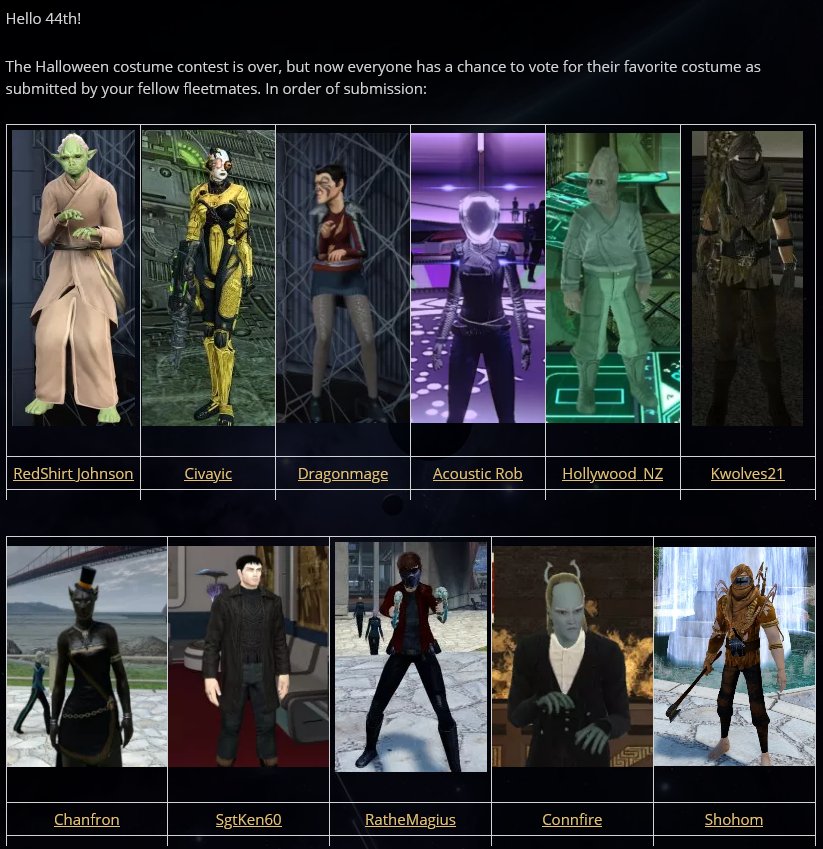View the purple glowing-helmet costume image
Screen dimensions: 823x849
(478, 277)
